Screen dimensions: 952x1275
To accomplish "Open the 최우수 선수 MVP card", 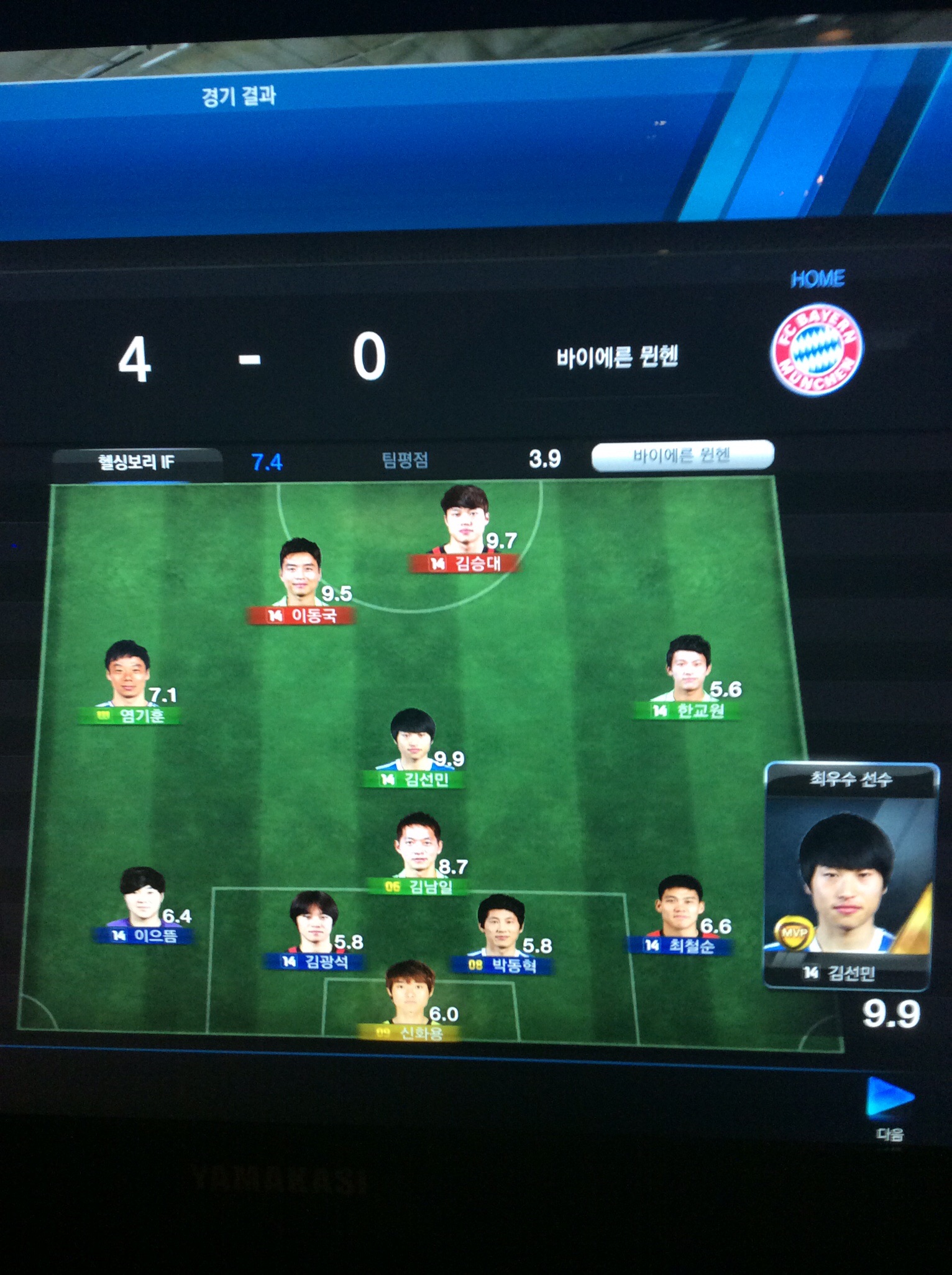I will 849,876.
